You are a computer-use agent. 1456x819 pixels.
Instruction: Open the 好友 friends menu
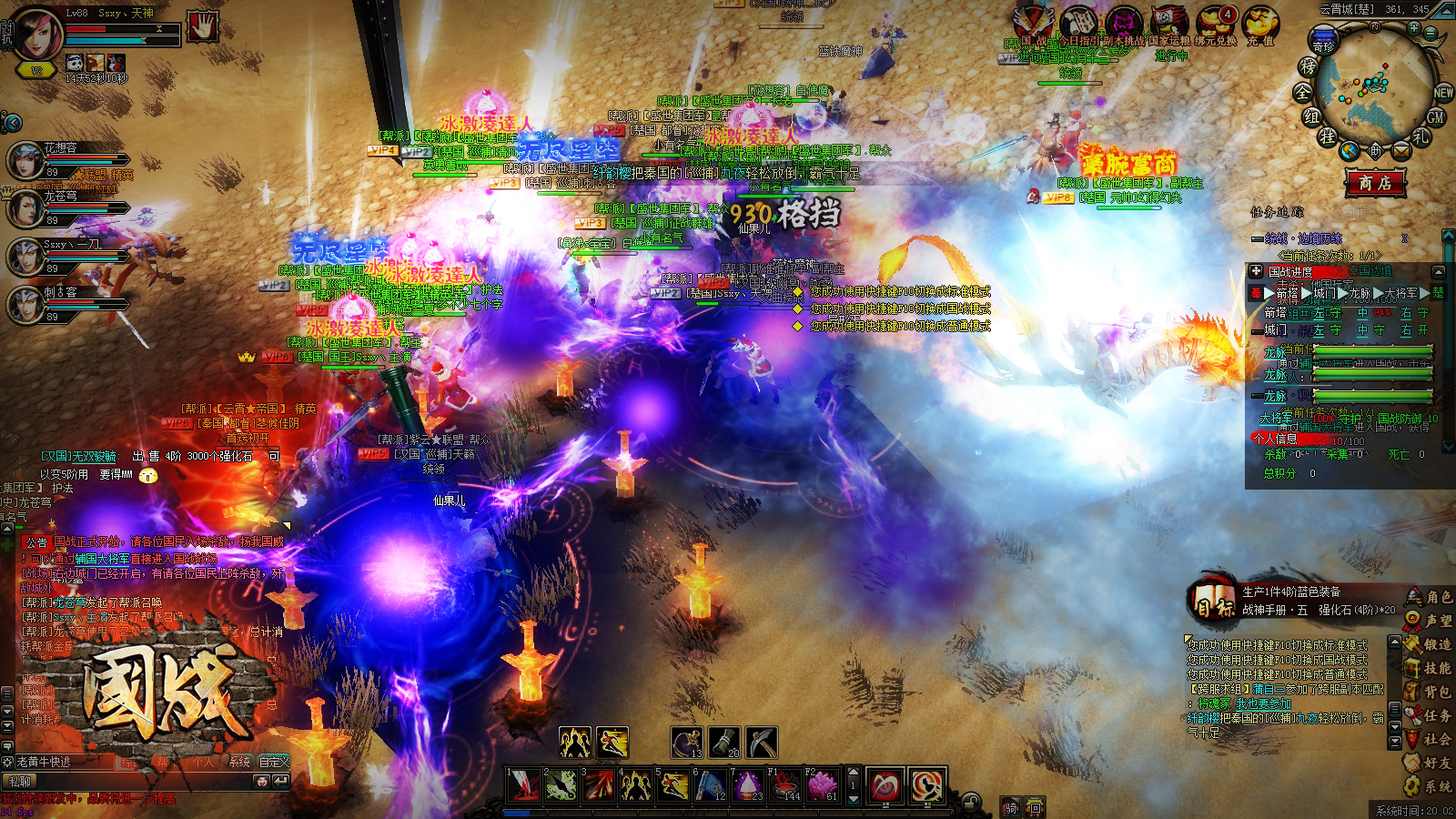(1429, 763)
